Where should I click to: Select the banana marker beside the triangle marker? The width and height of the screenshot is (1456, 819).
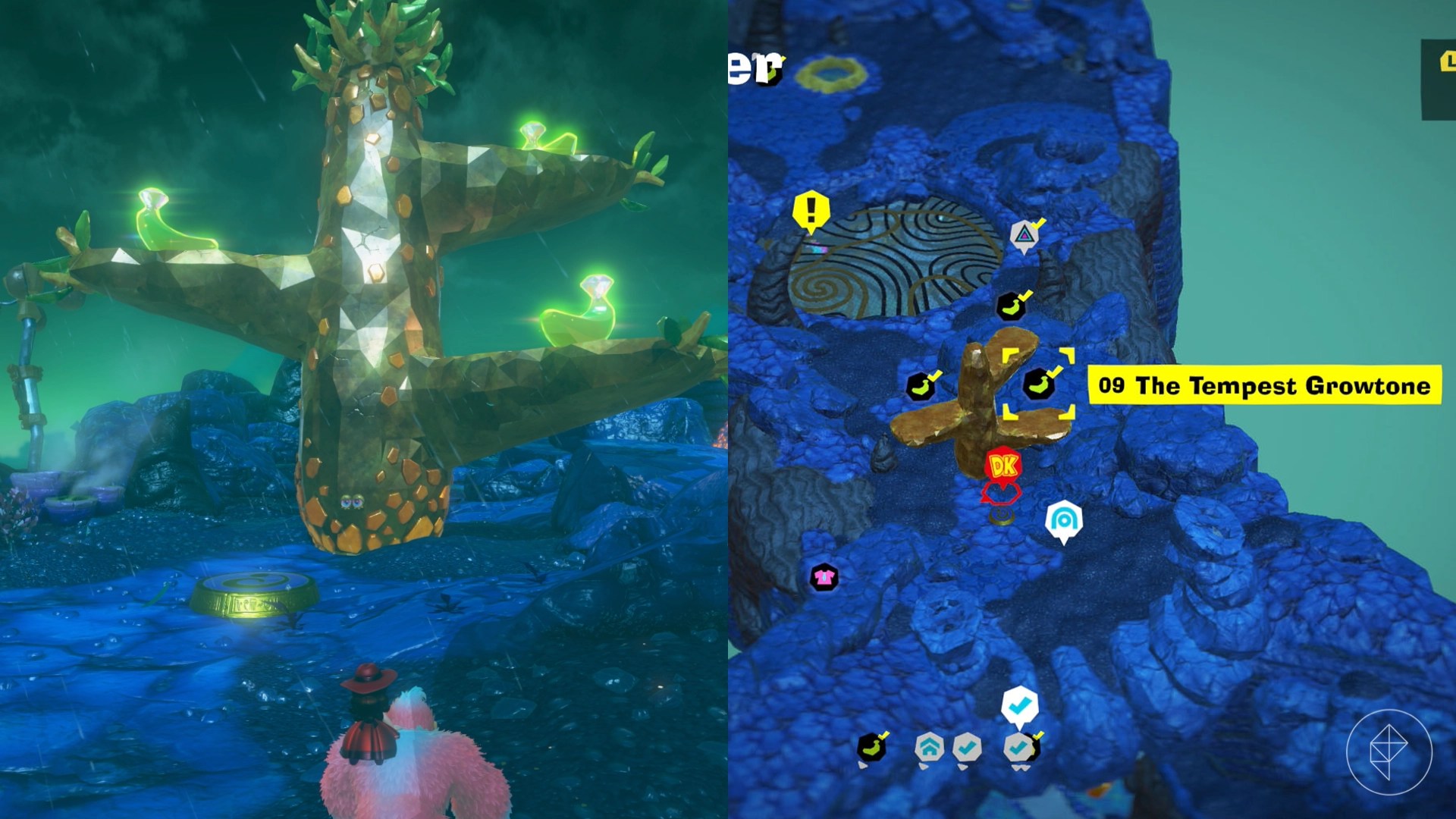click(x=1011, y=306)
